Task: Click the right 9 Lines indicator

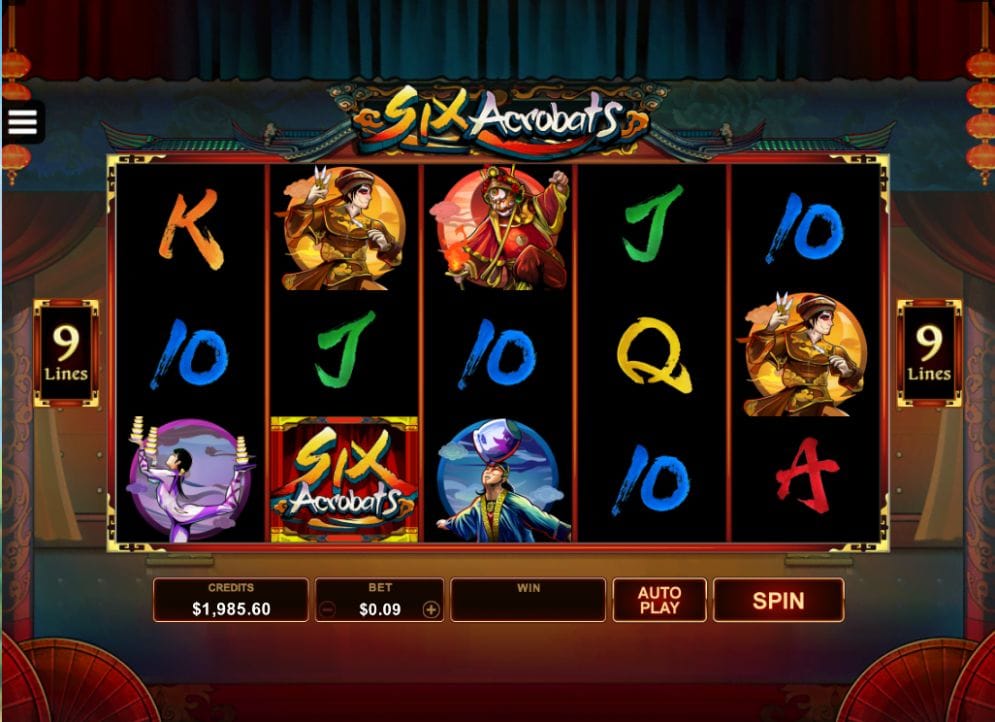Action: pos(929,354)
